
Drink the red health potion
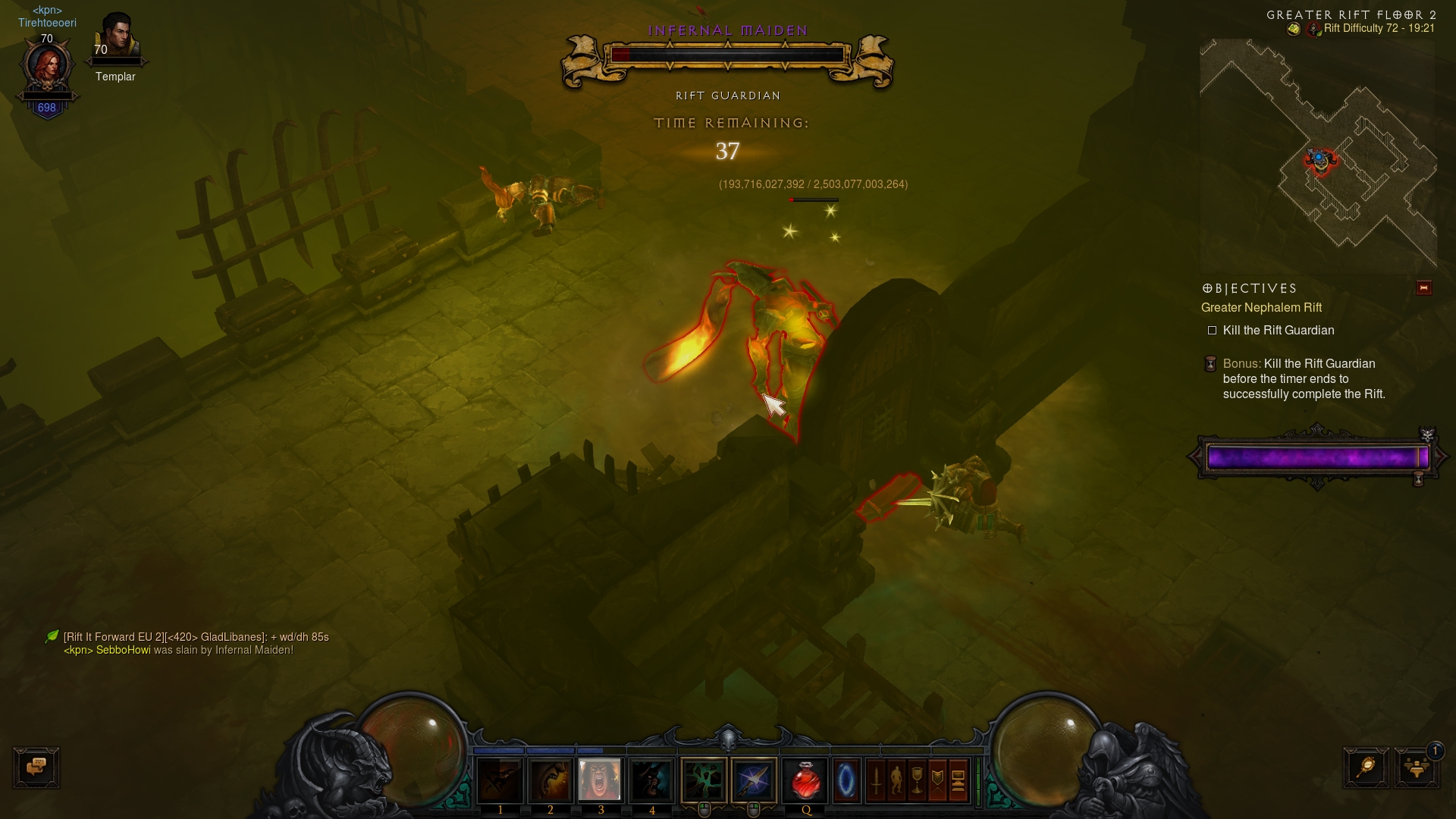(x=805, y=780)
